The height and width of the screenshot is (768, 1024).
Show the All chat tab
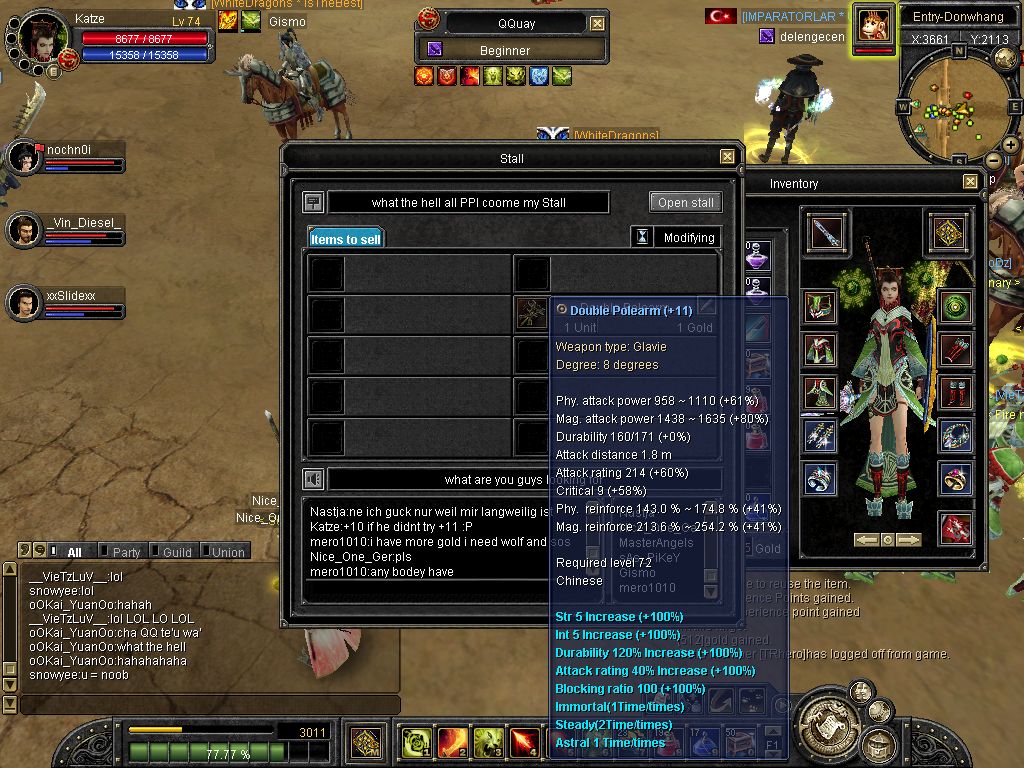pos(74,552)
